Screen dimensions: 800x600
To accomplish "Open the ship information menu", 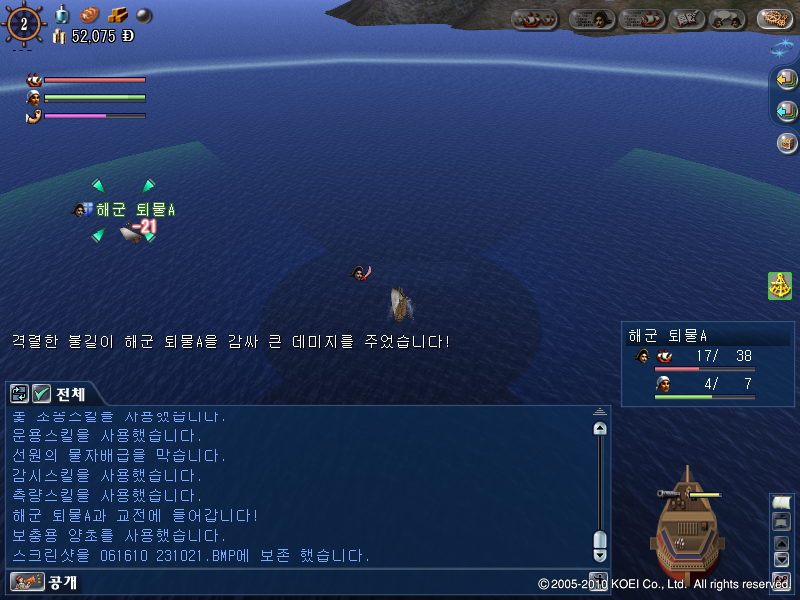I will click(x=643, y=19).
